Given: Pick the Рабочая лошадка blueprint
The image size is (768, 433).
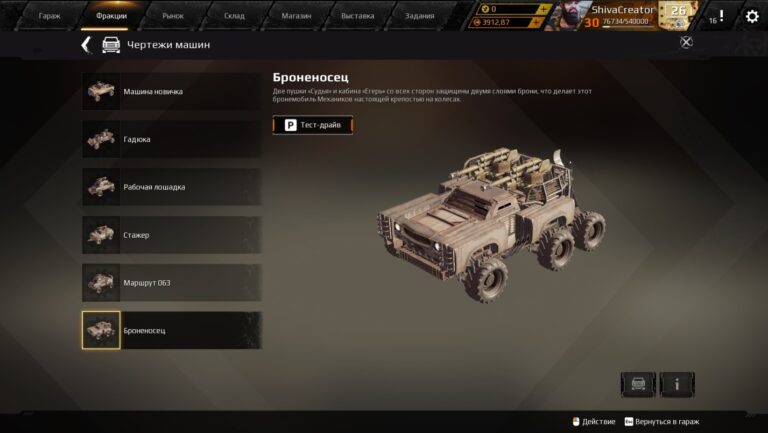Looking at the screenshot, I should click(171, 187).
